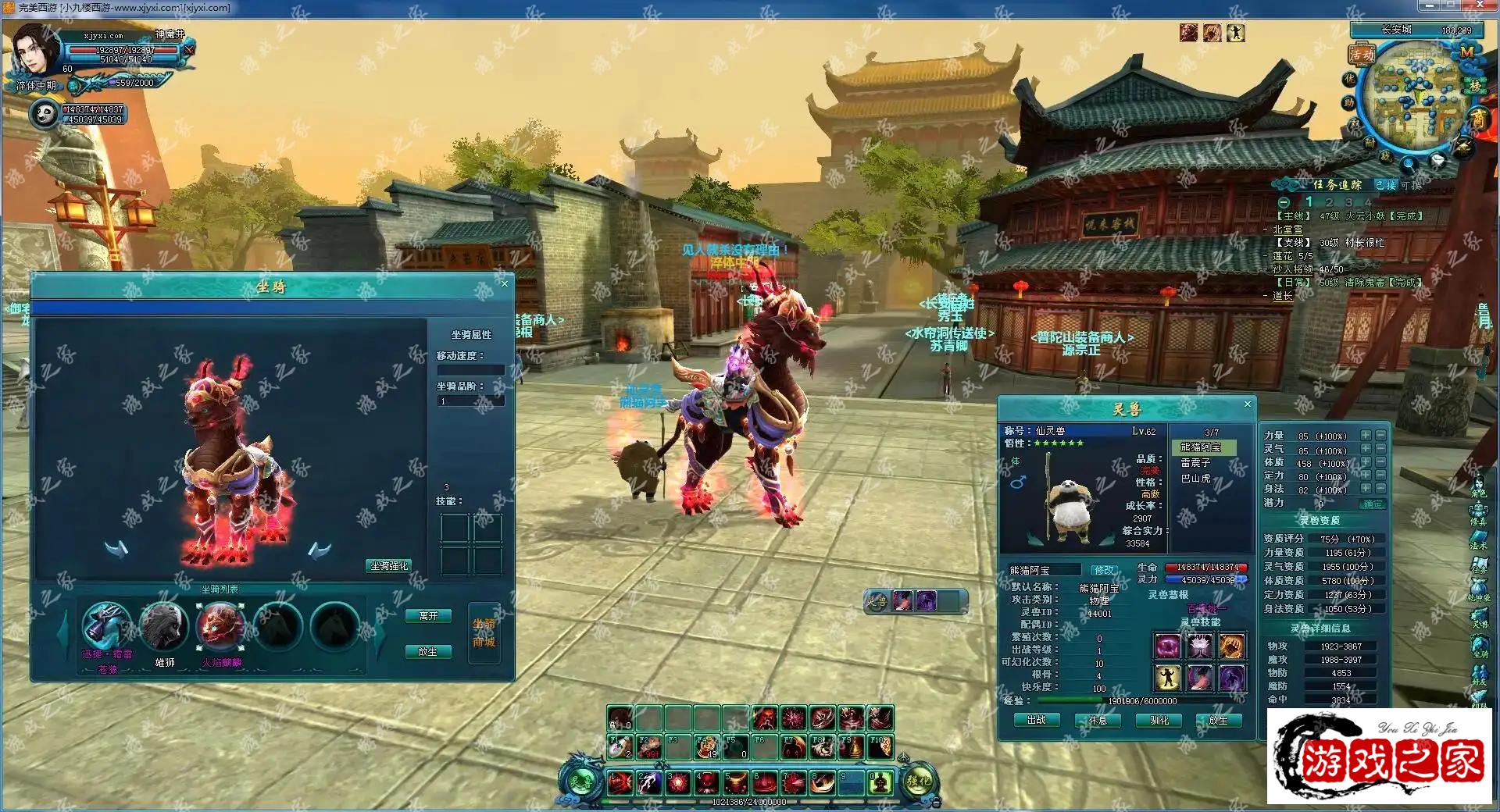The height and width of the screenshot is (812, 1500).
Task: Close the 坐骑 mount window
Action: (x=504, y=283)
